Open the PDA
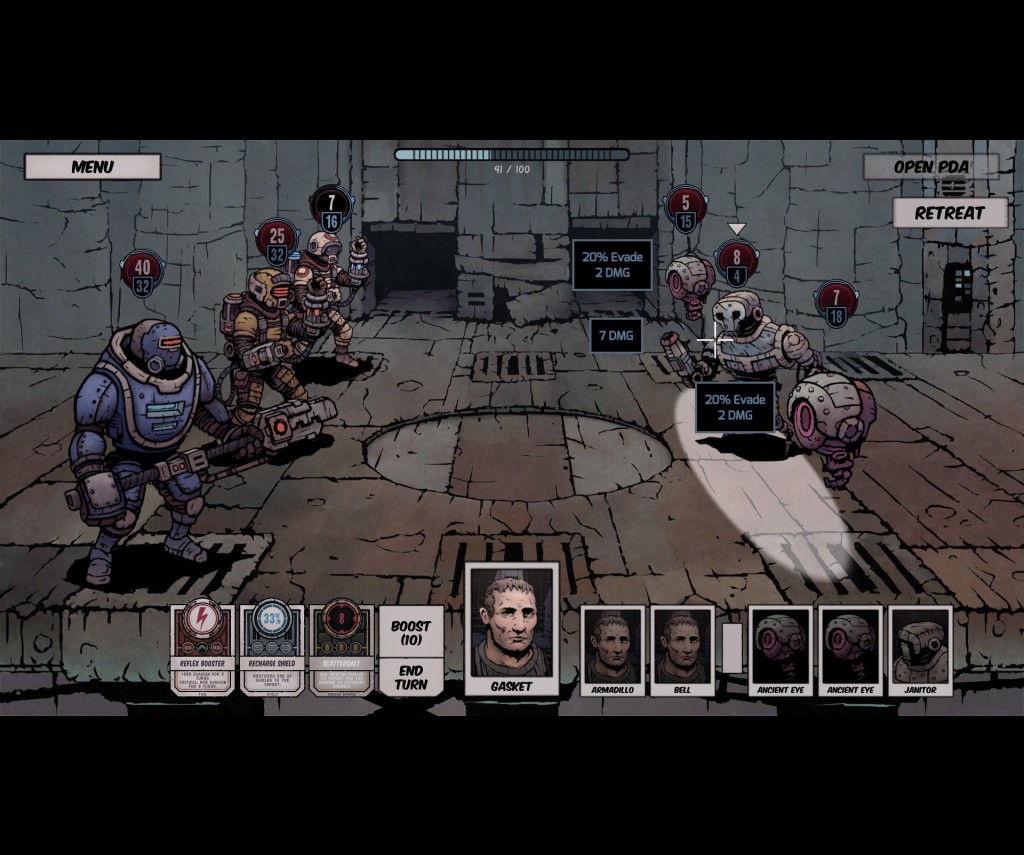 pos(931,167)
